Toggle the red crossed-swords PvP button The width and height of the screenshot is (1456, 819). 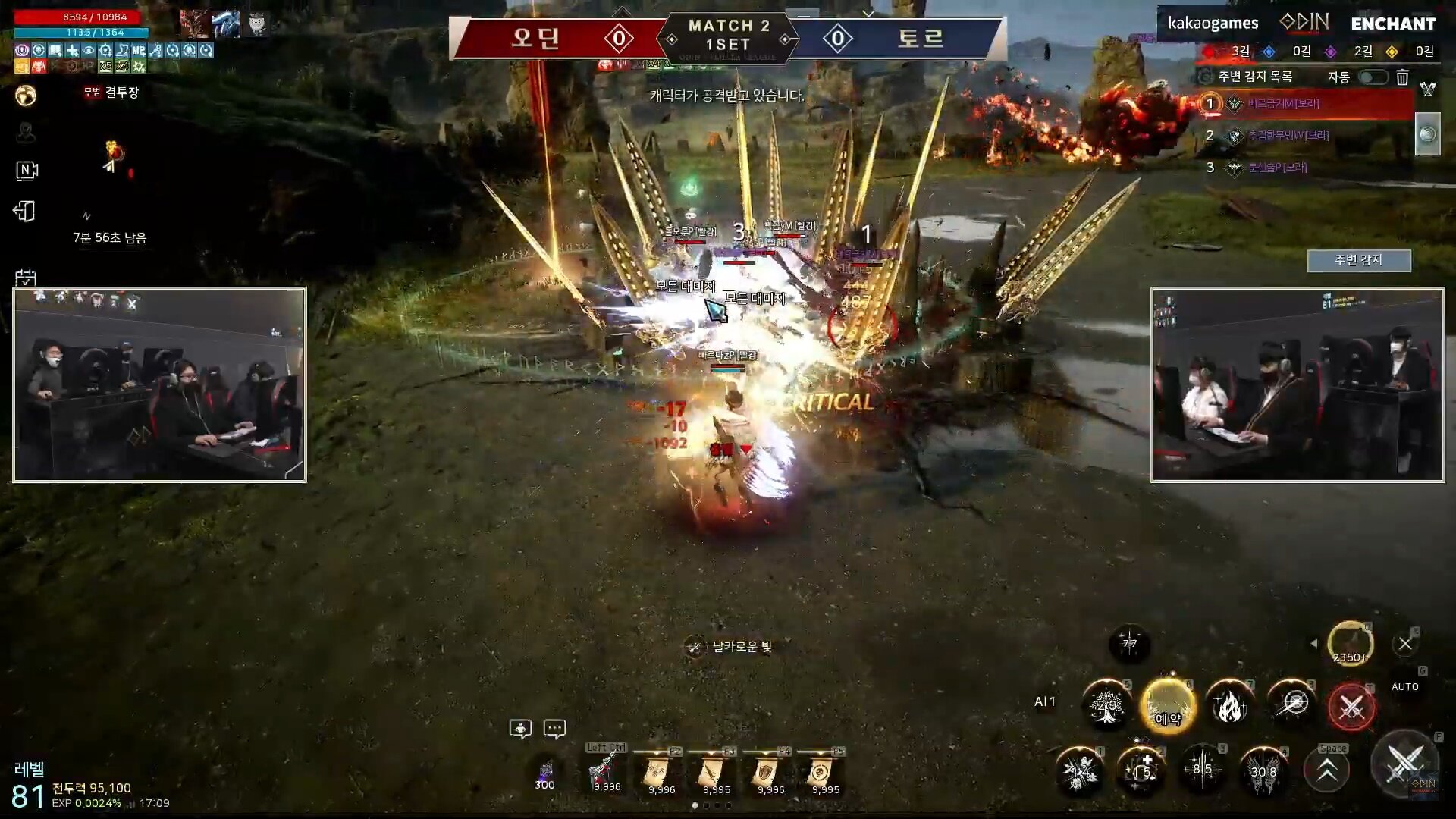click(1351, 707)
